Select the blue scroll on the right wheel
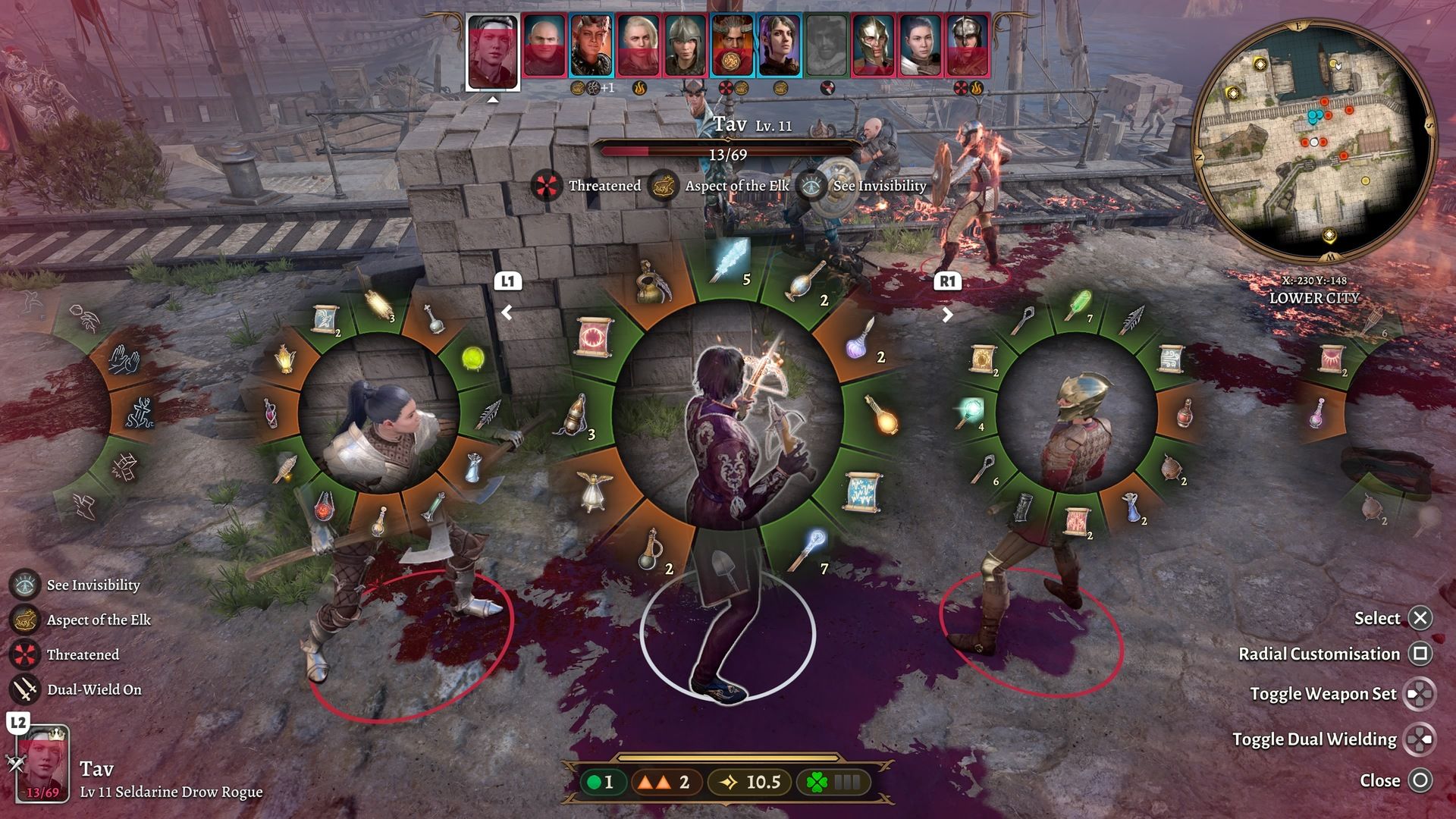The width and height of the screenshot is (1456, 819). pyautogui.click(x=1169, y=357)
